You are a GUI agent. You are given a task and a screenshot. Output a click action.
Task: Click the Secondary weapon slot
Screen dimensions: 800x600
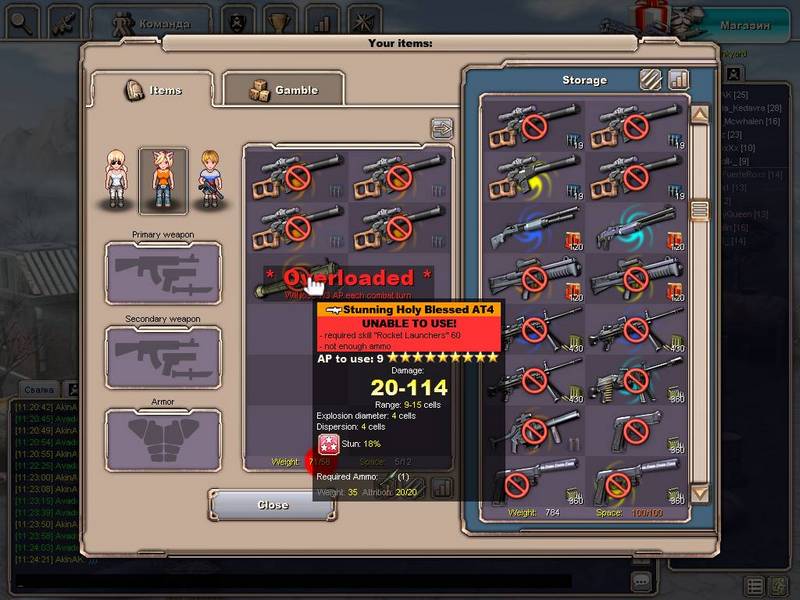163,356
